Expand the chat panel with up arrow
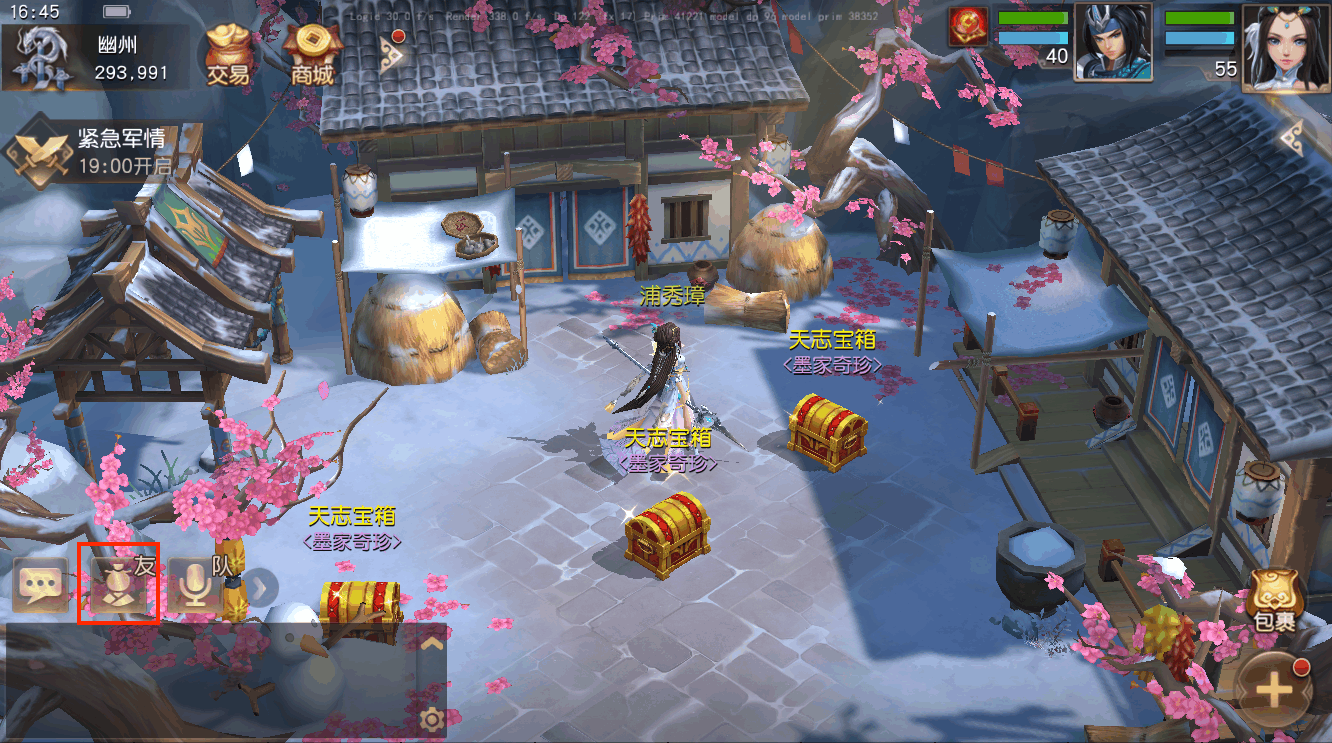Viewport: 1332px width, 743px height. click(431, 644)
